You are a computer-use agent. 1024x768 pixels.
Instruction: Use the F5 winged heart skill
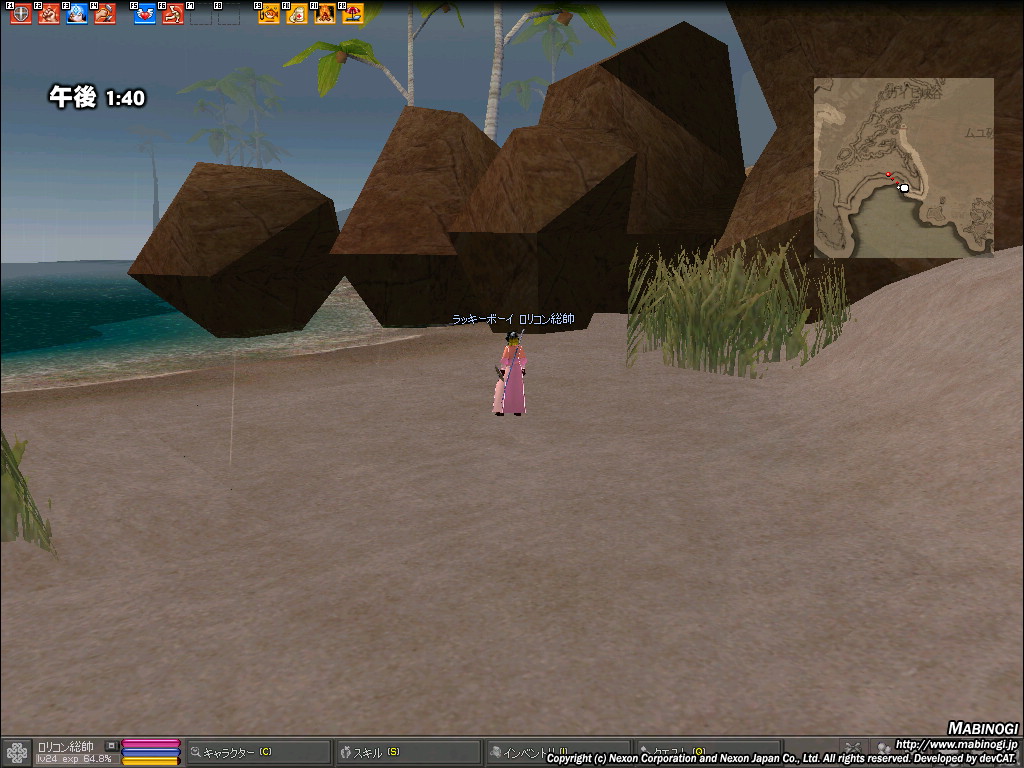click(x=144, y=14)
